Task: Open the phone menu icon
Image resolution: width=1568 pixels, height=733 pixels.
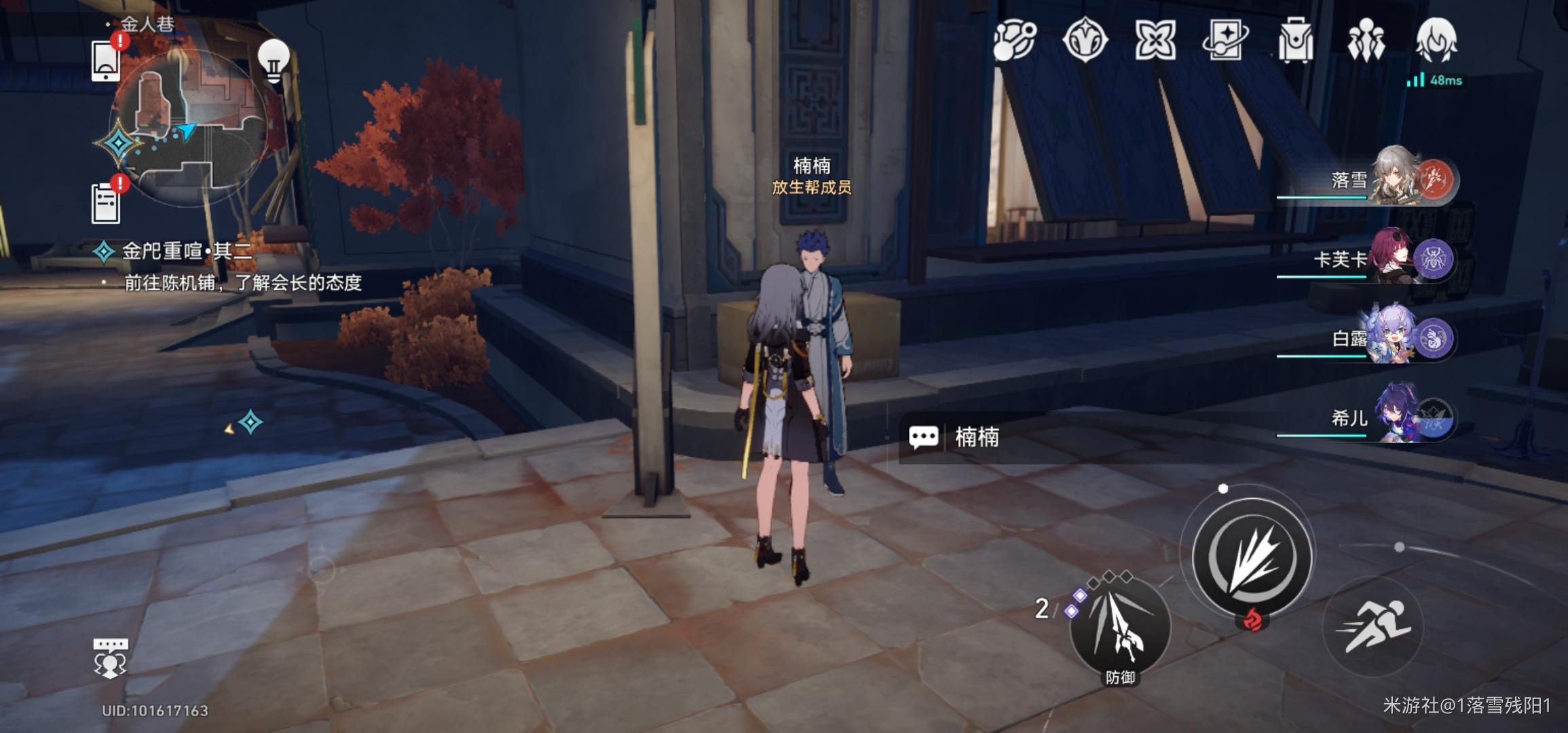Action: pyautogui.click(x=106, y=61)
